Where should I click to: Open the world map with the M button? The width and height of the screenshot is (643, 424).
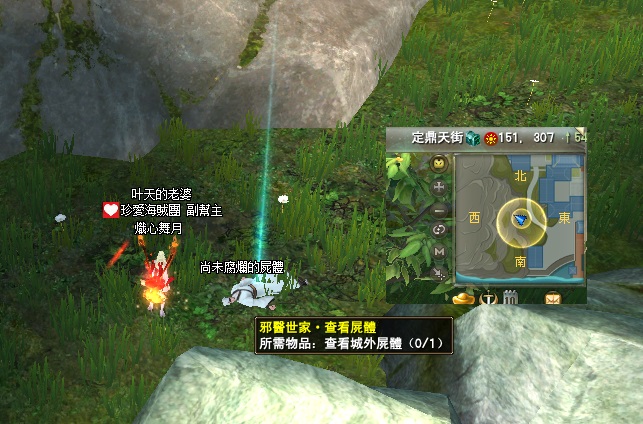440,251
